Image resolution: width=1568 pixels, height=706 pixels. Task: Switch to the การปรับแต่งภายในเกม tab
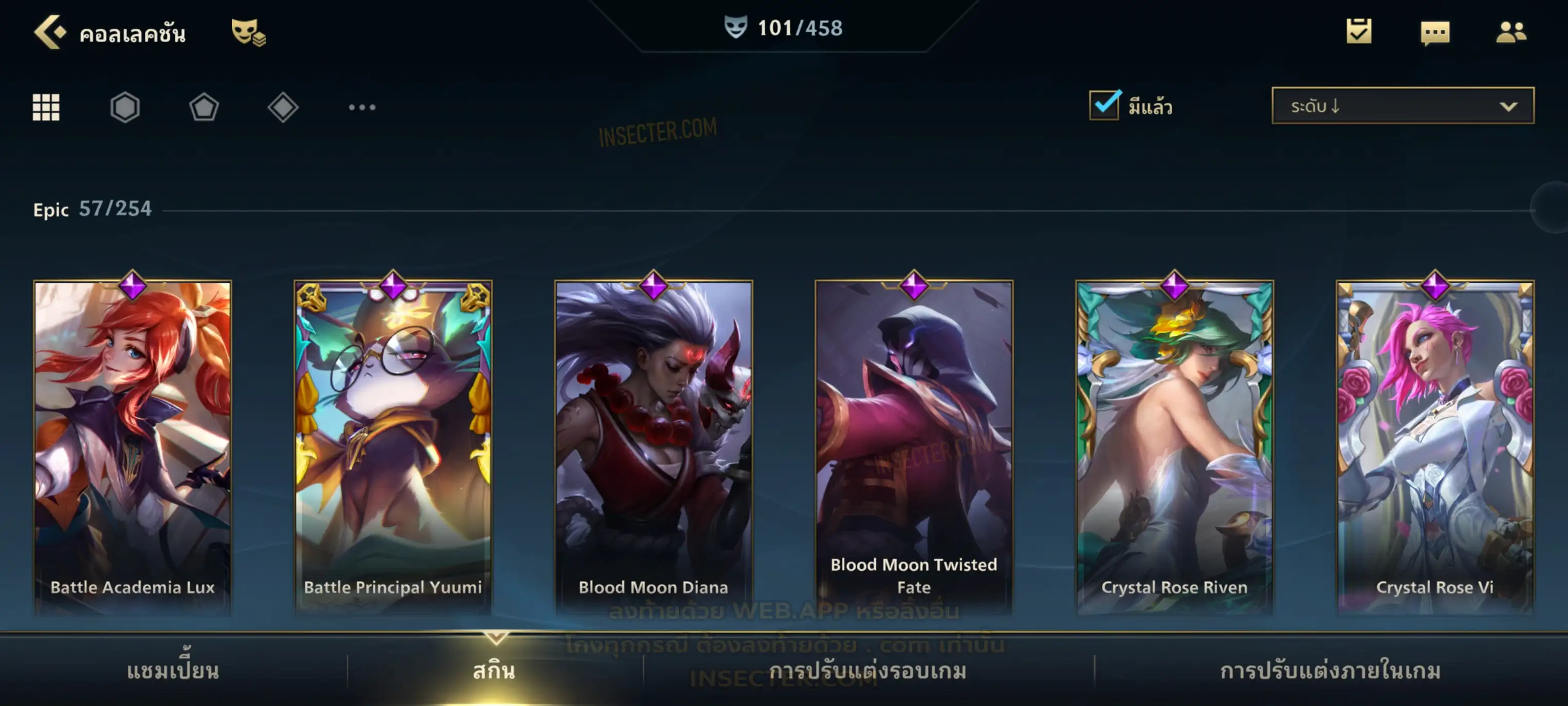1330,671
